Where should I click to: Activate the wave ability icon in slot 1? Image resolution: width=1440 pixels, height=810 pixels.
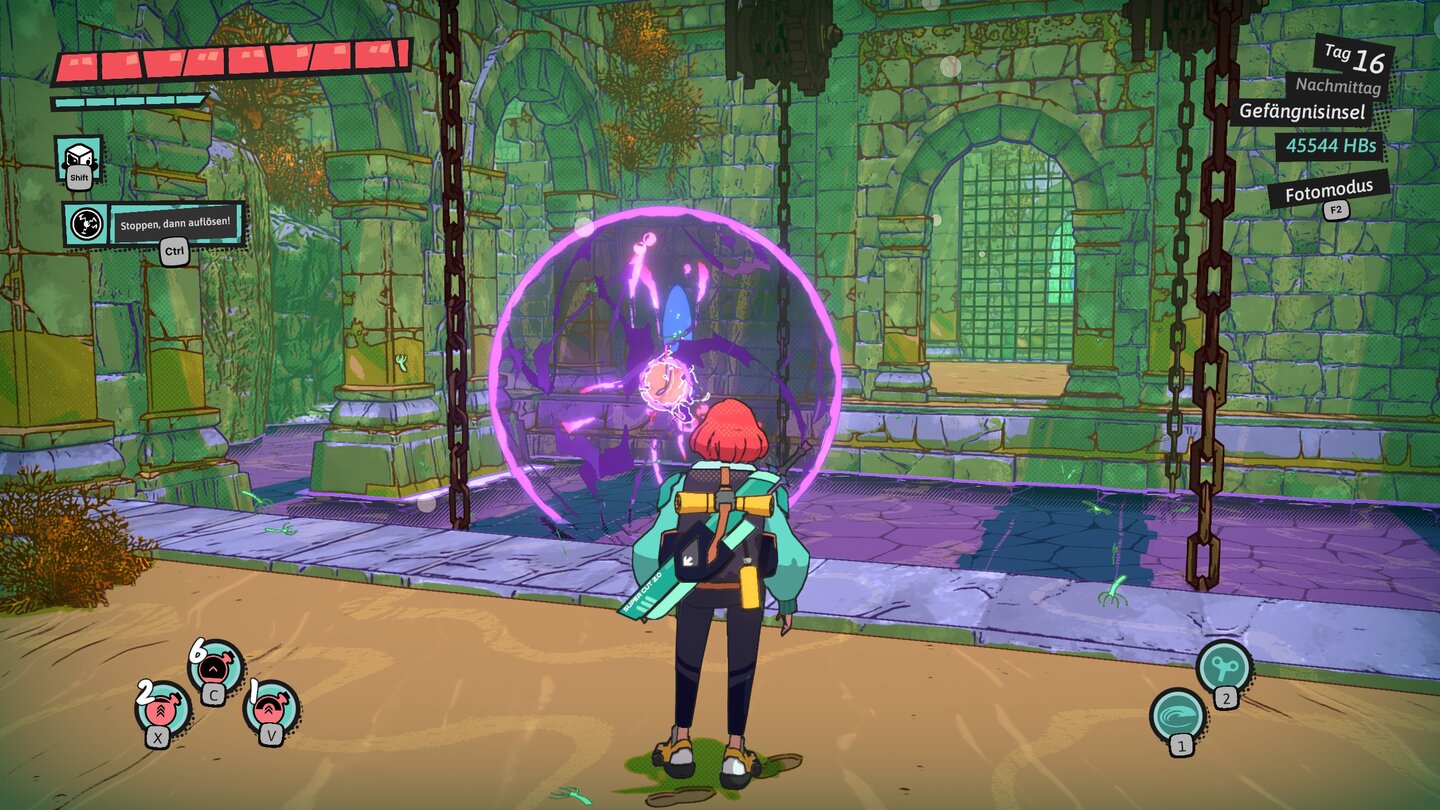pyautogui.click(x=1177, y=716)
